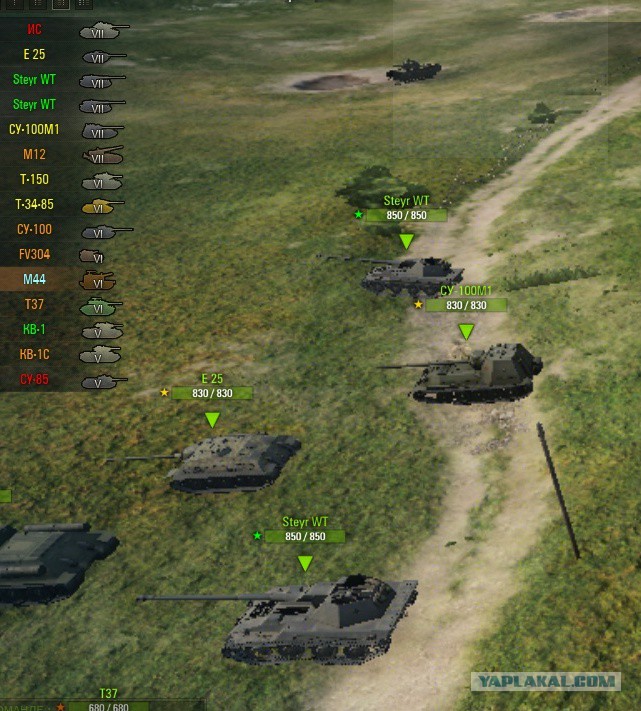Click the СУ-100М1 entry in the team list
The width and height of the screenshot is (641, 711).
click(35, 130)
